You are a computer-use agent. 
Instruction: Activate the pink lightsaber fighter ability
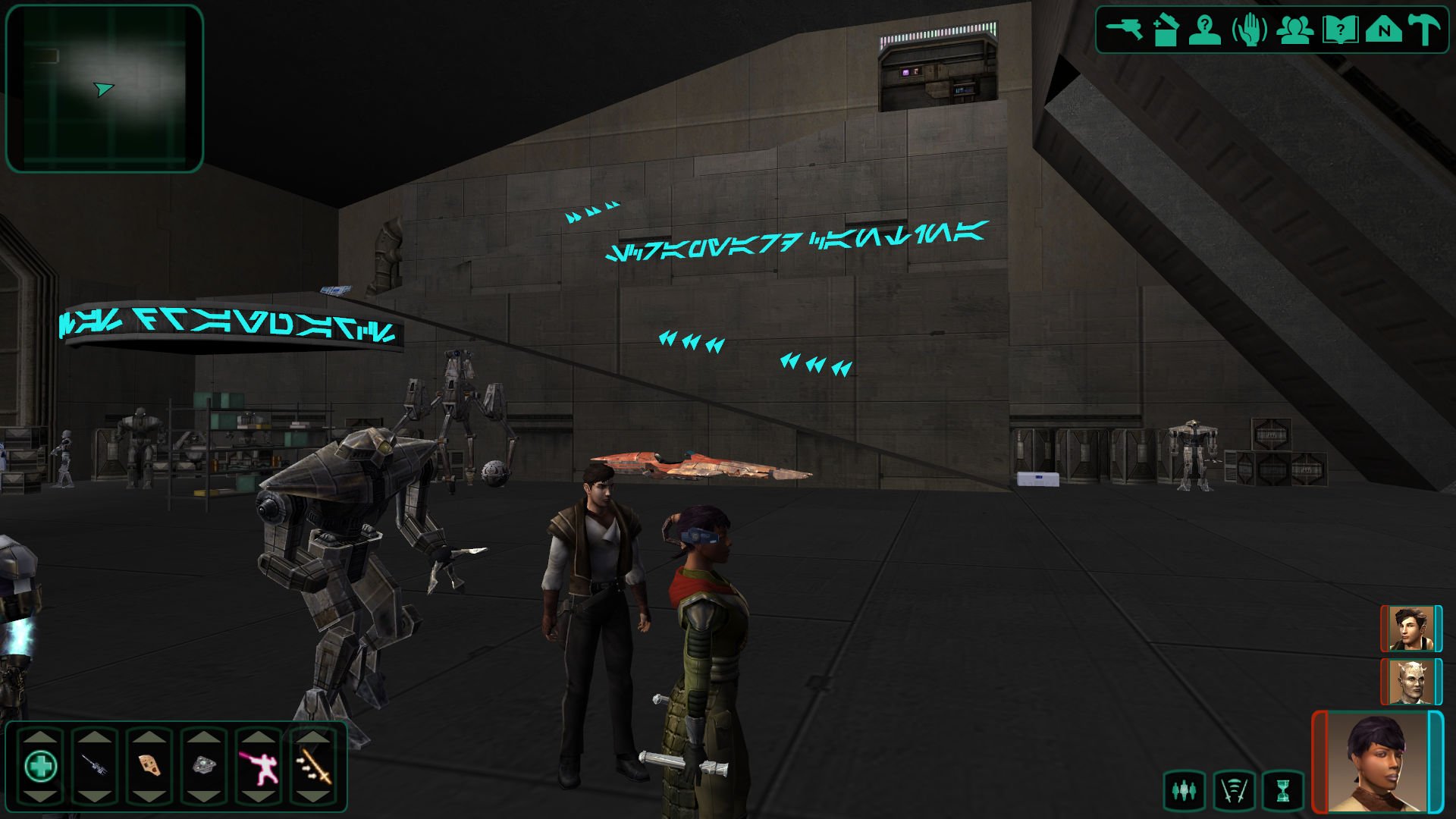(x=259, y=766)
